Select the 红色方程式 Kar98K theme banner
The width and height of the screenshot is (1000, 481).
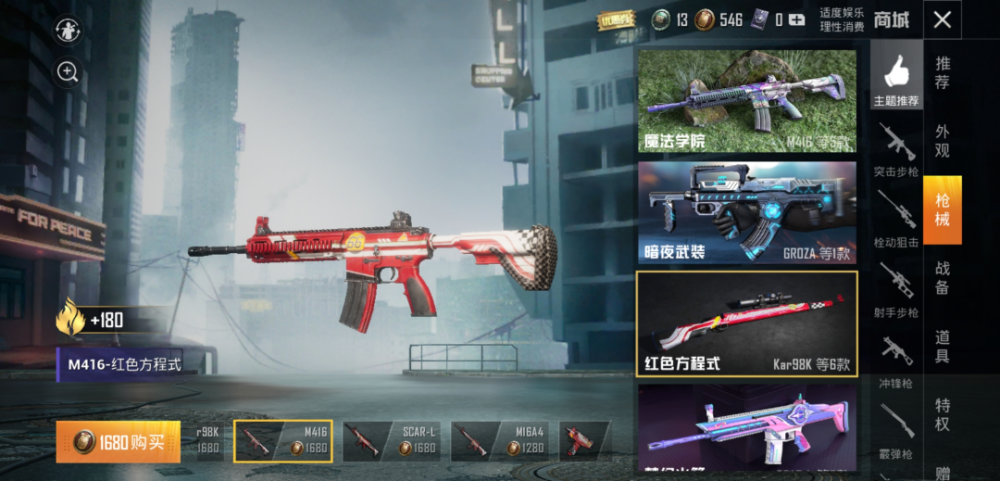coord(747,323)
